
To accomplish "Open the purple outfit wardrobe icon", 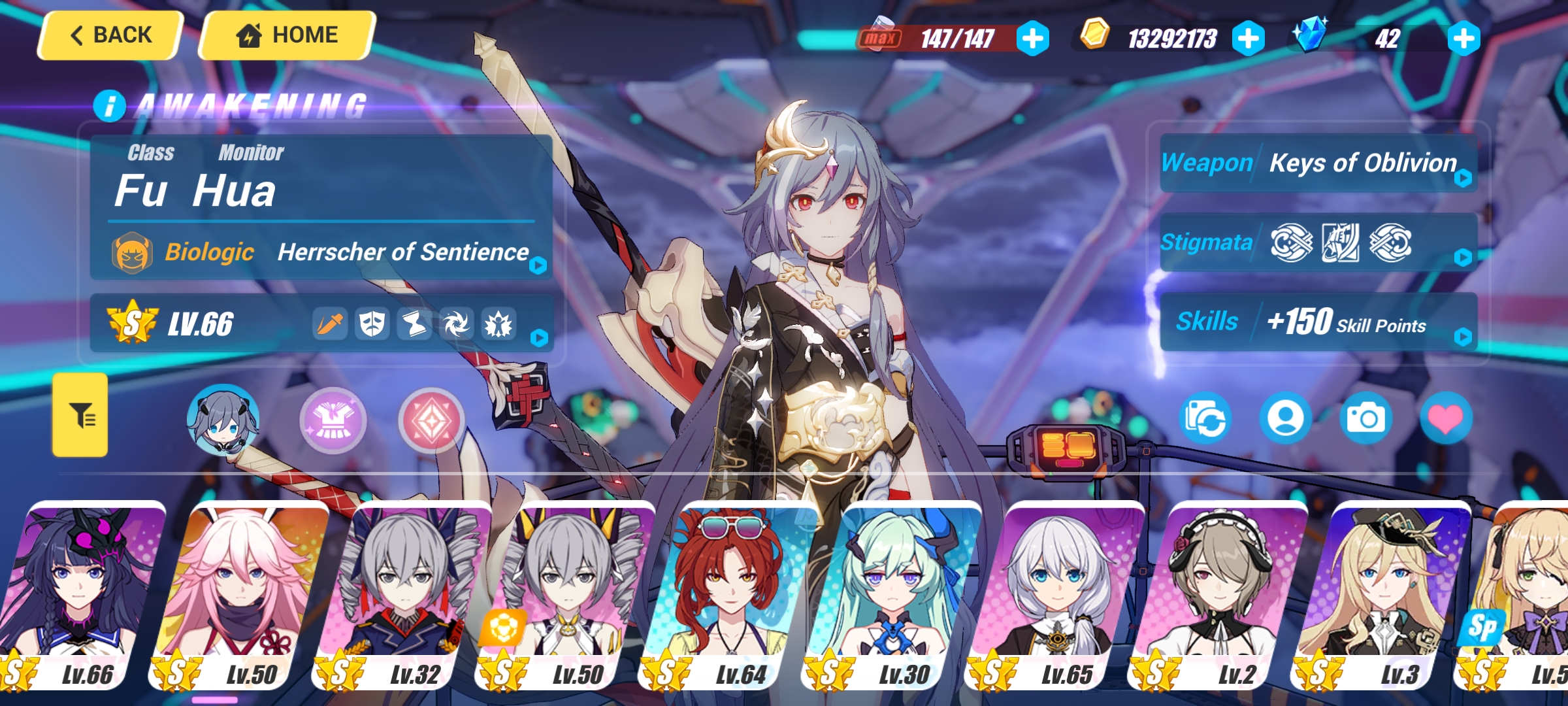I will coord(333,420).
